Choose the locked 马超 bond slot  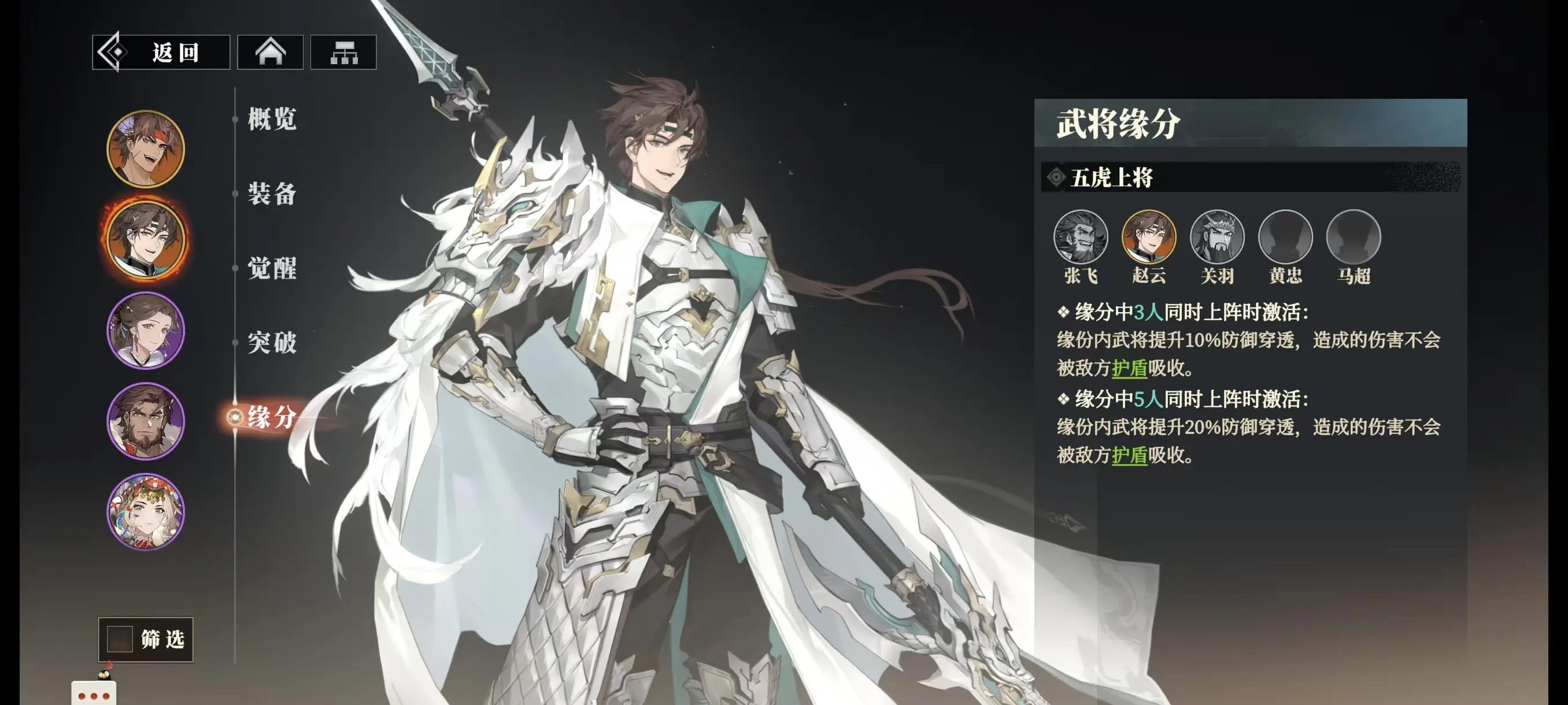click(1353, 236)
